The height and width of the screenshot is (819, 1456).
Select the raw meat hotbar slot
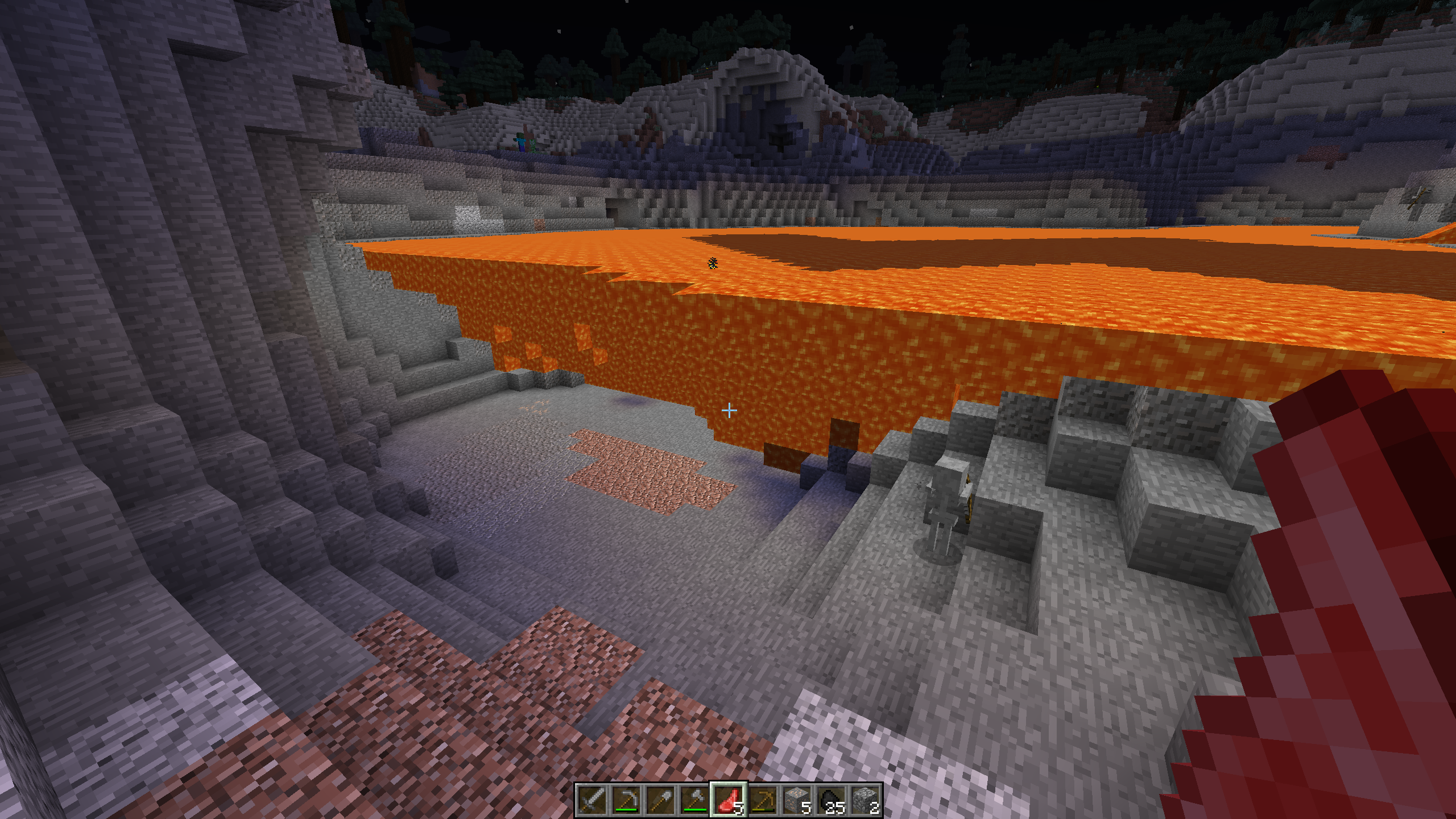(729, 800)
